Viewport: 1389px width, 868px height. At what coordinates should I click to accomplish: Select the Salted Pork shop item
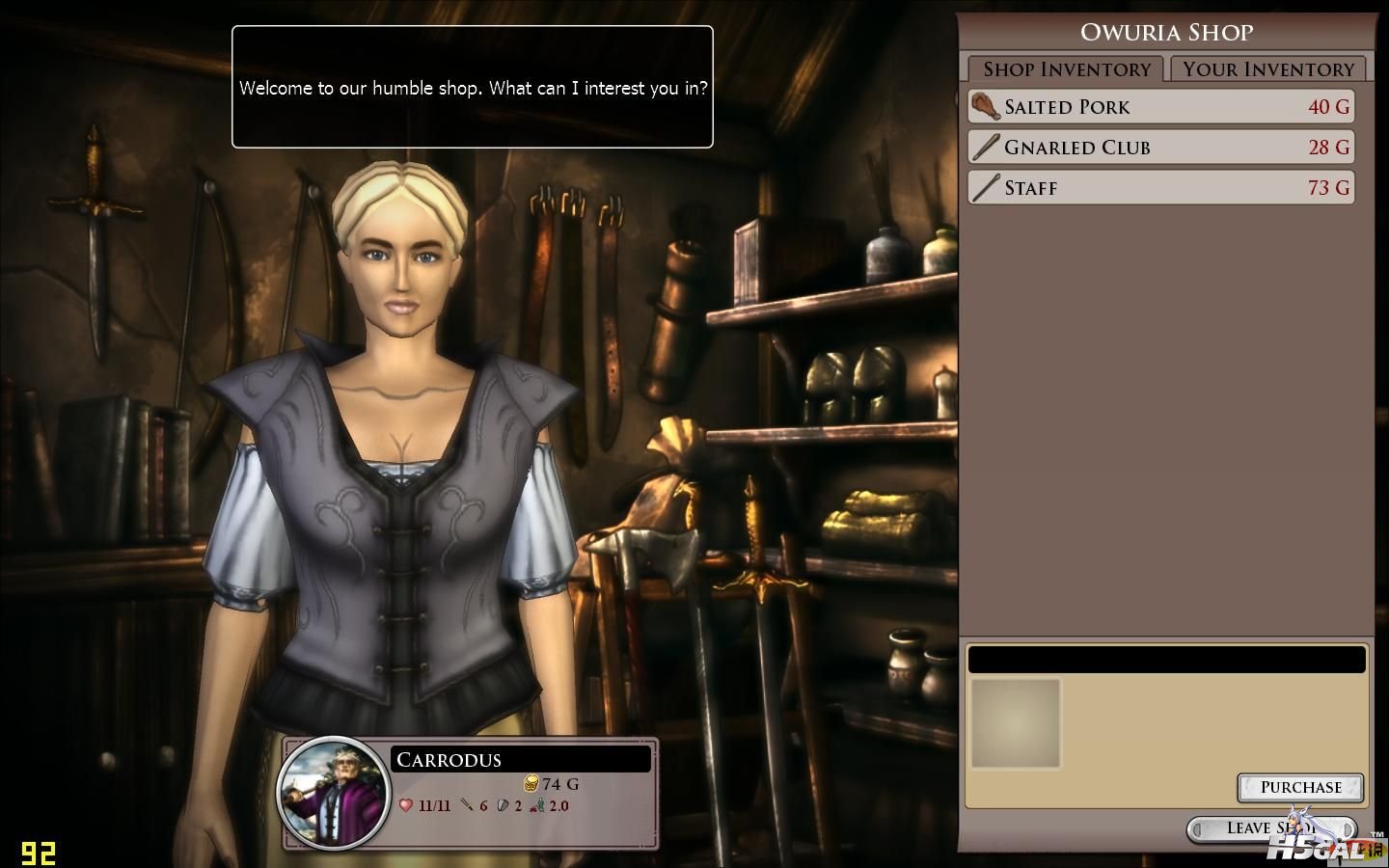pyautogui.click(x=1161, y=107)
